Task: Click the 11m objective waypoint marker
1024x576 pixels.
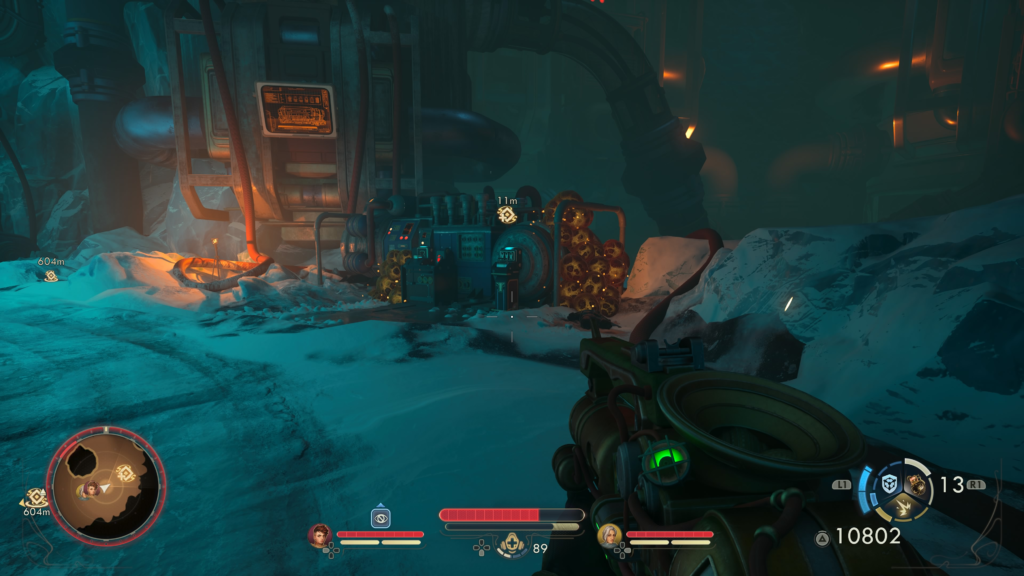Action: [x=506, y=214]
